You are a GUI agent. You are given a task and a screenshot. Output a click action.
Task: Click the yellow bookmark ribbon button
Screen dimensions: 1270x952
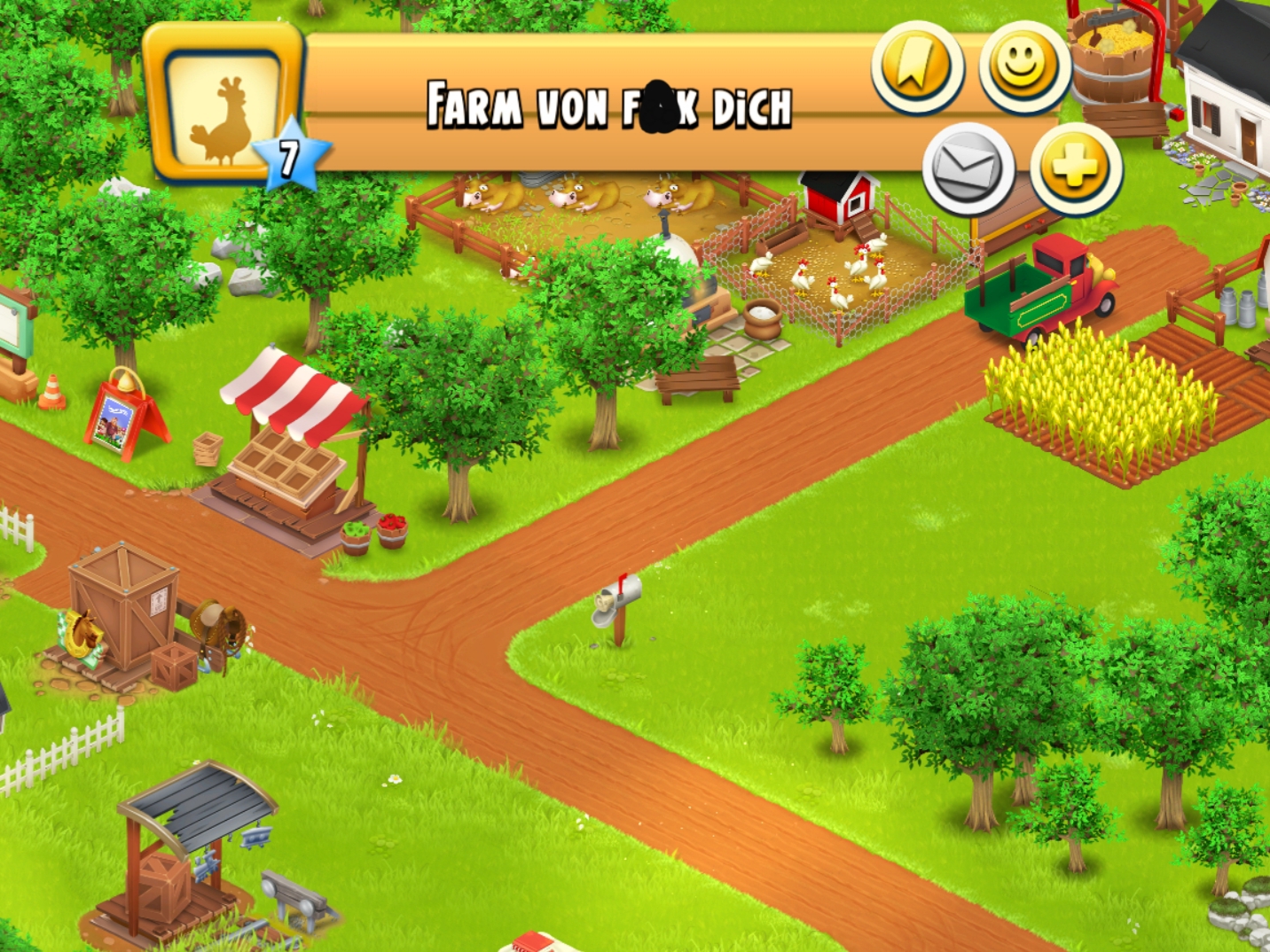coord(916,66)
